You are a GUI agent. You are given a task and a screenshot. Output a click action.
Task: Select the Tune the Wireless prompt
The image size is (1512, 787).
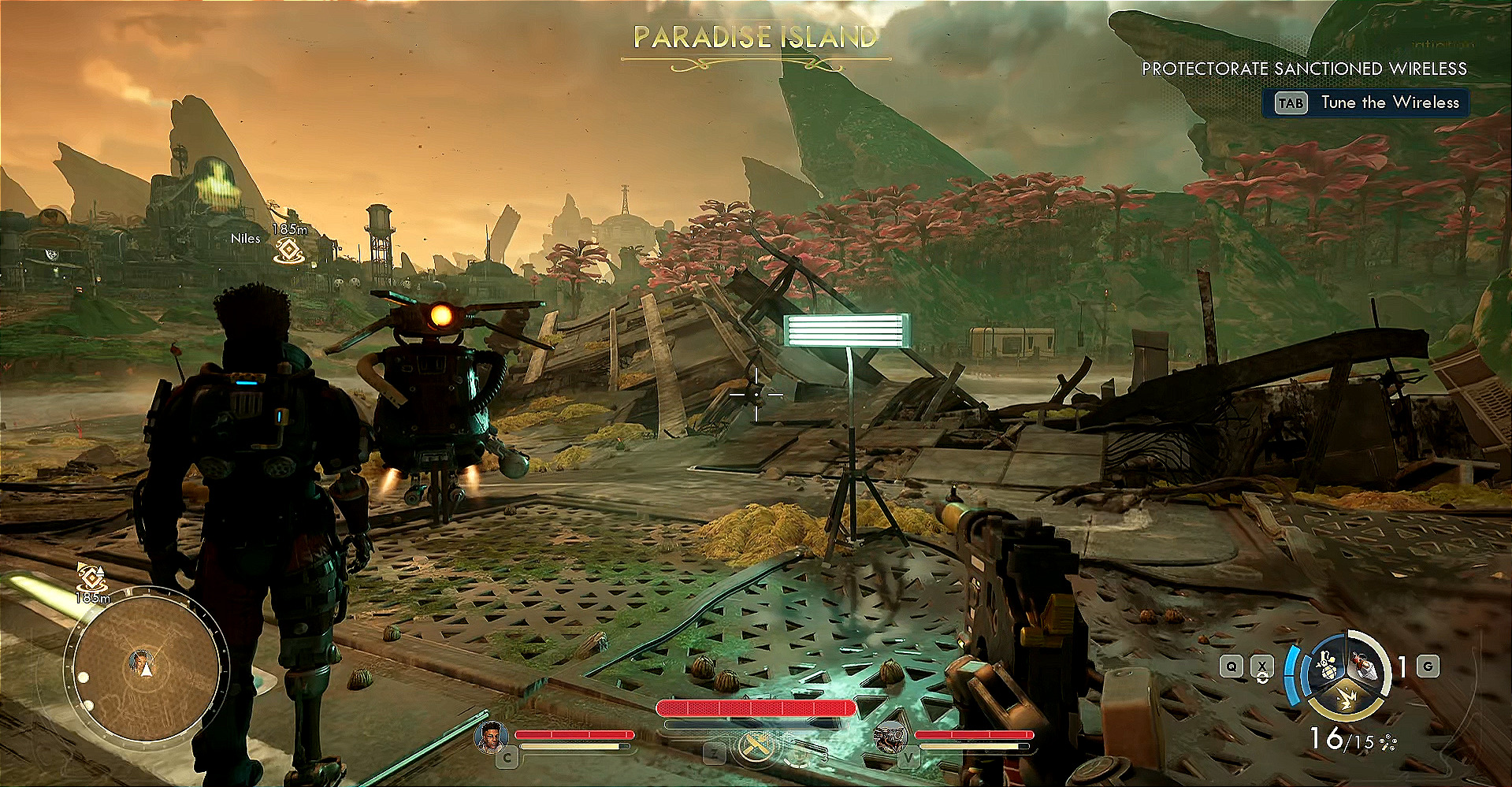pyautogui.click(x=1366, y=103)
